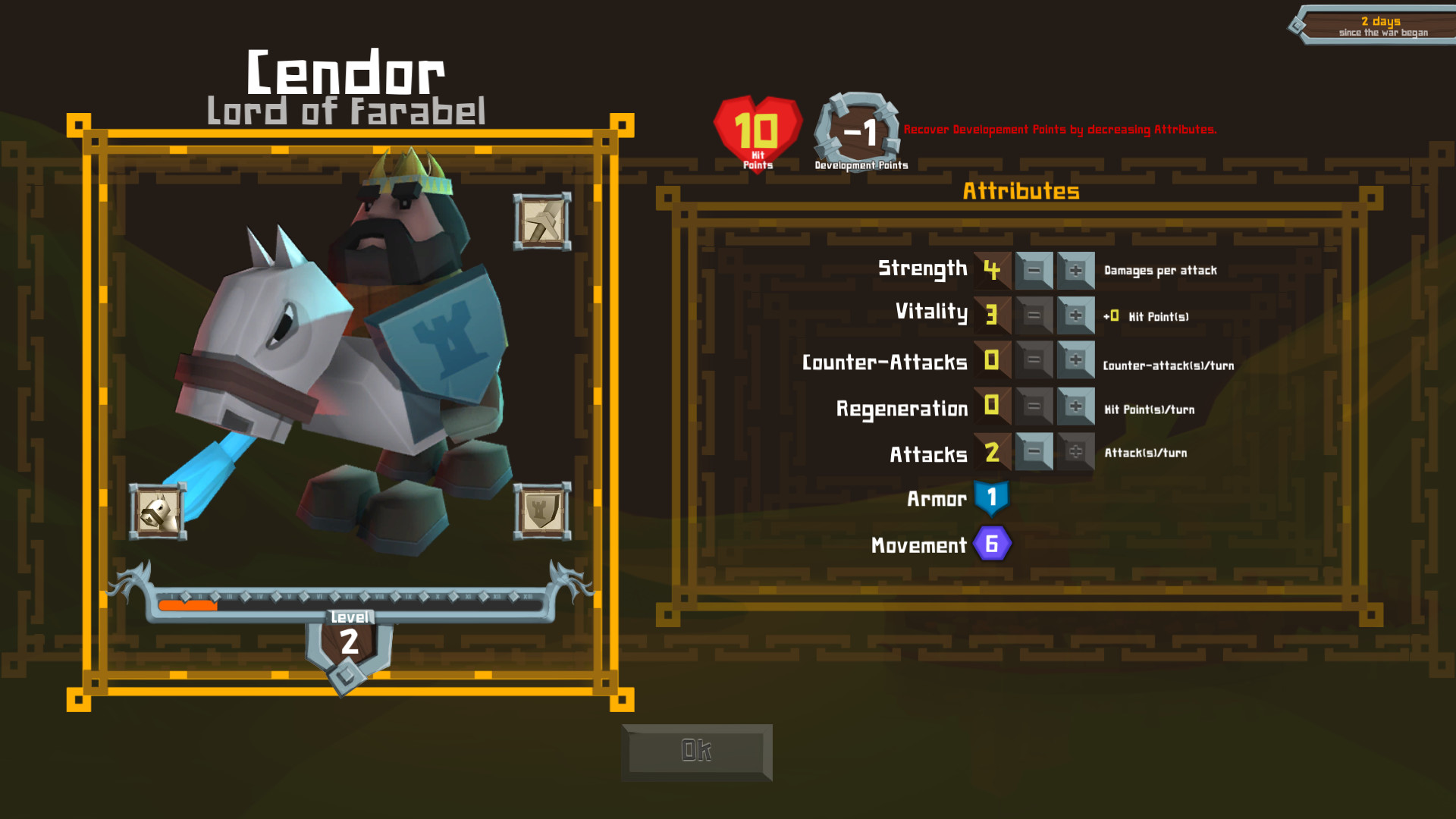
Task: Decrease the Vitality attribute
Action: (1034, 315)
